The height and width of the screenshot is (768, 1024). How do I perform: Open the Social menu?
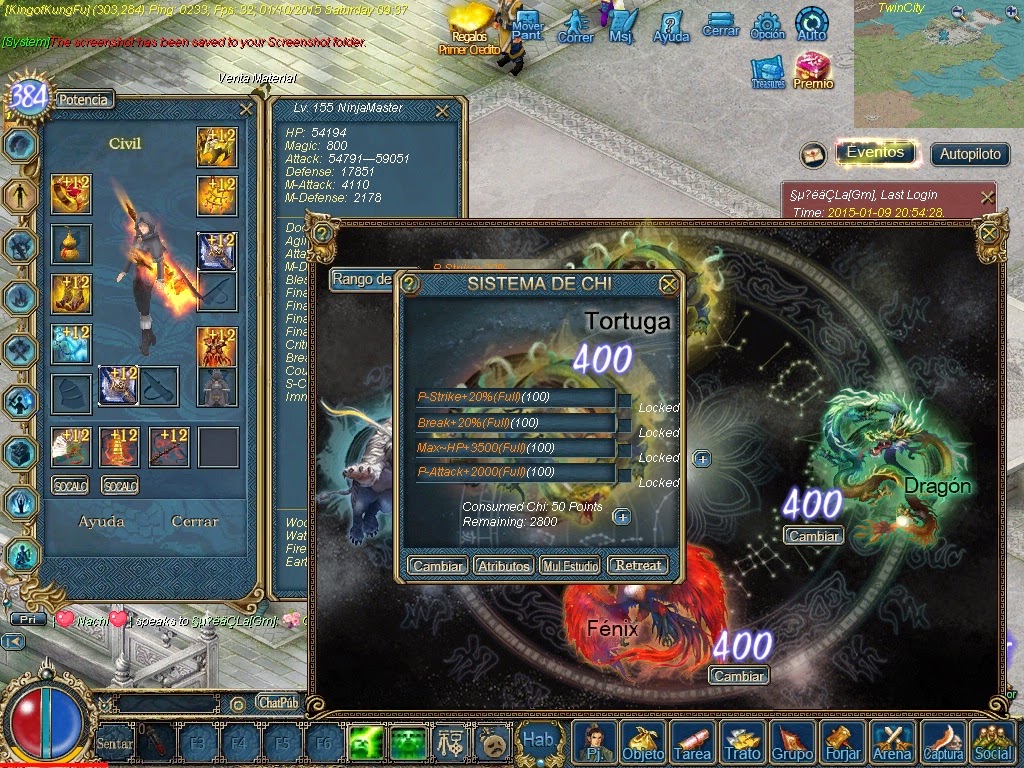click(993, 743)
